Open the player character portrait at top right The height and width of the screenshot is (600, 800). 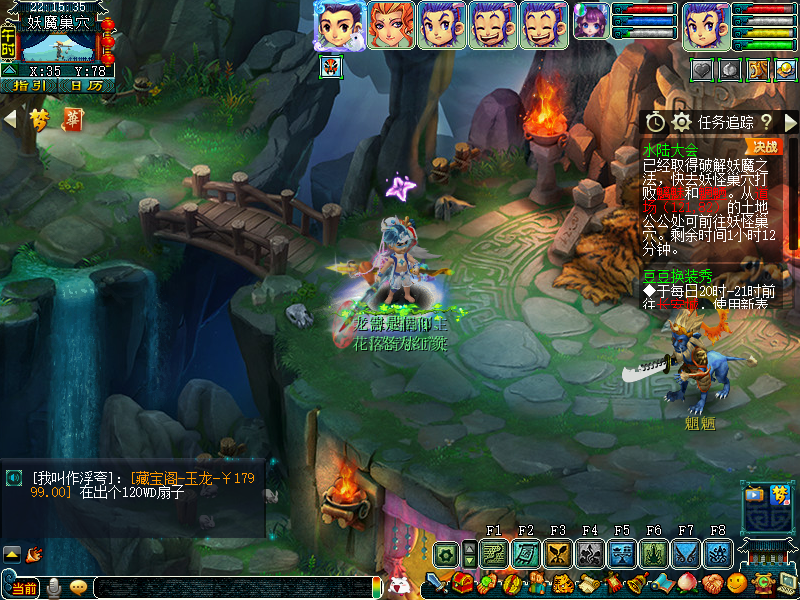(x=707, y=23)
